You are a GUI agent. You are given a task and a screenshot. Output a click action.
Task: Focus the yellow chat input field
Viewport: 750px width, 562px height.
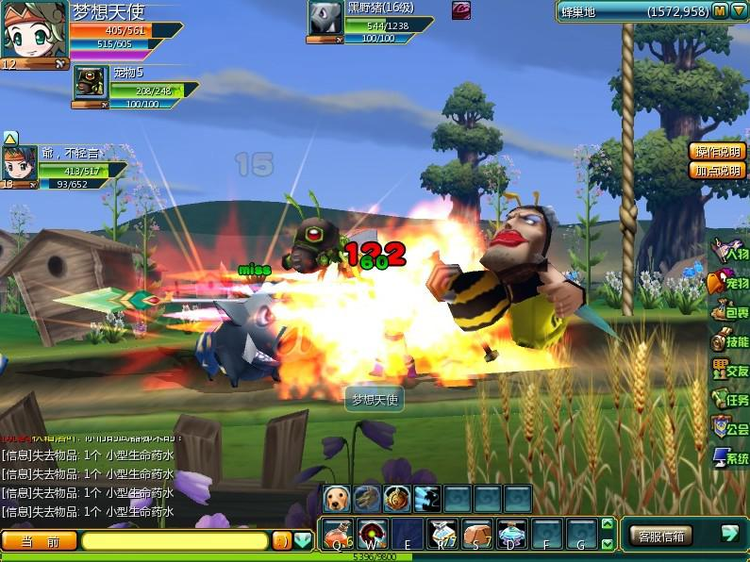pos(176,541)
